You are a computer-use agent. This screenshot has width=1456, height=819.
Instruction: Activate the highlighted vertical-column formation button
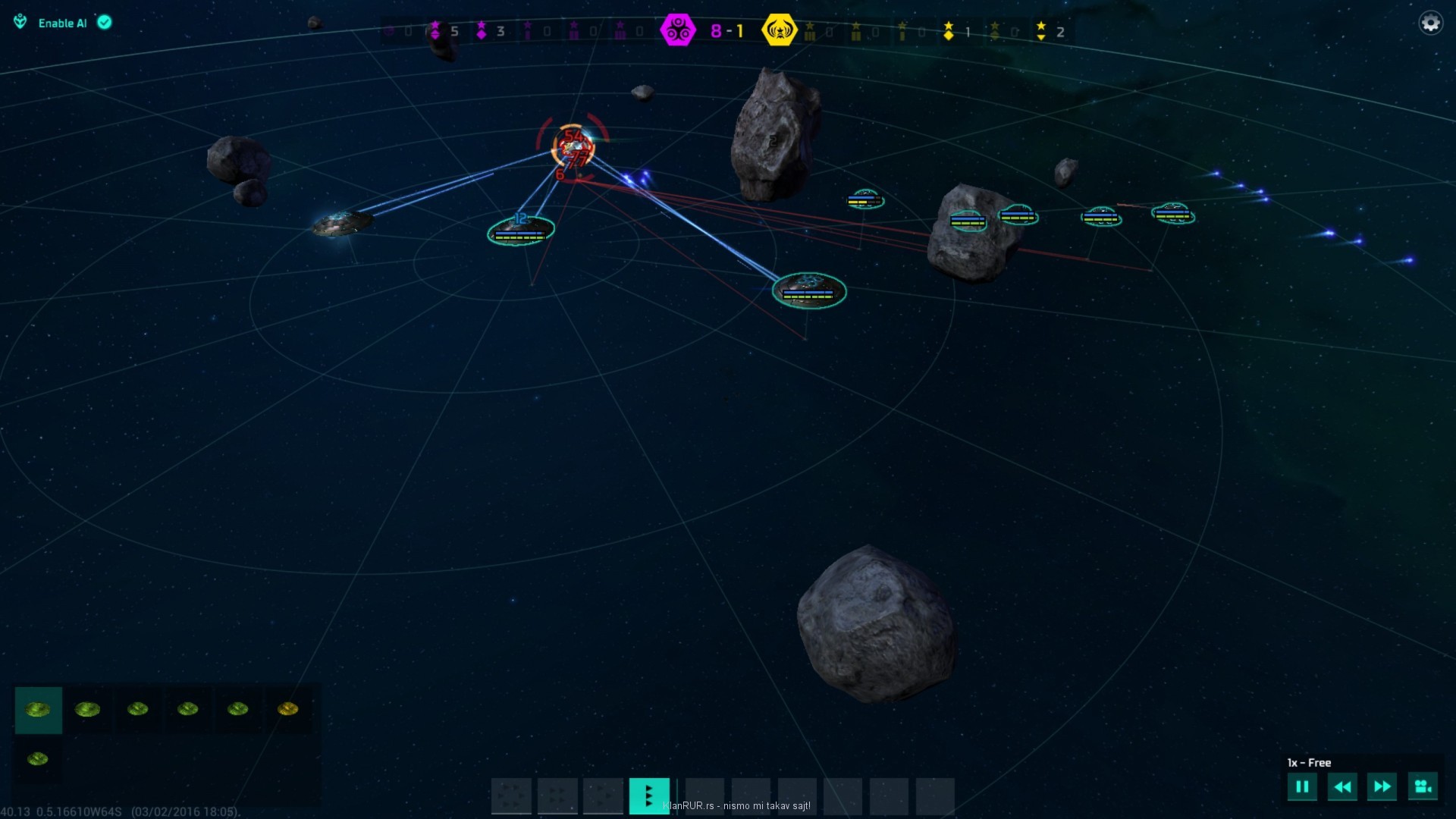pos(649,795)
